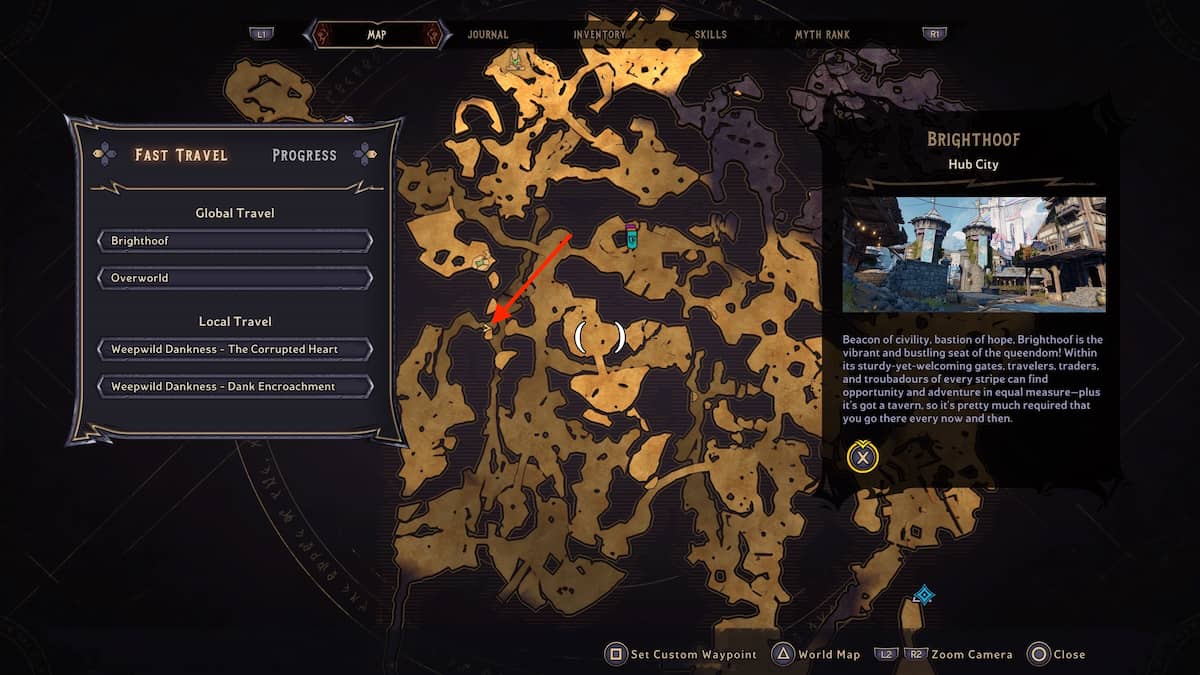The image size is (1200, 675).
Task: Go to the Myth Rank tab
Action: pos(822,35)
